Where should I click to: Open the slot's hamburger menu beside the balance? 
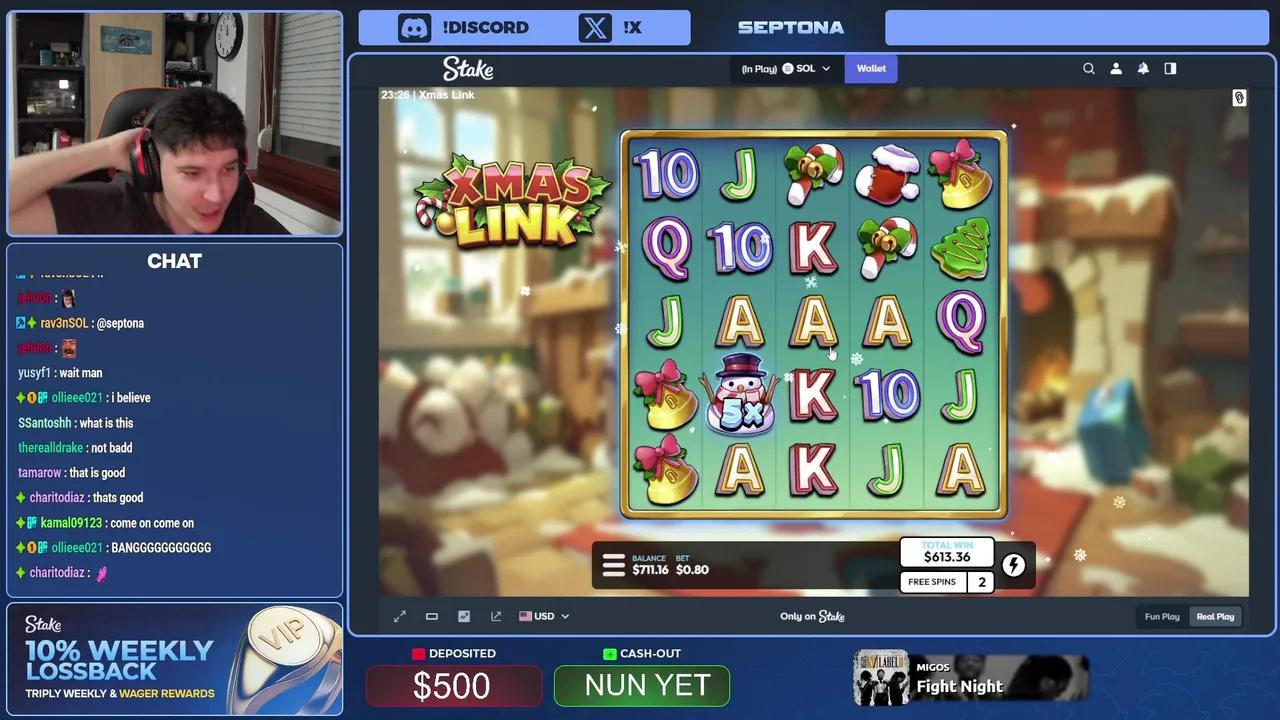pyautogui.click(x=613, y=565)
